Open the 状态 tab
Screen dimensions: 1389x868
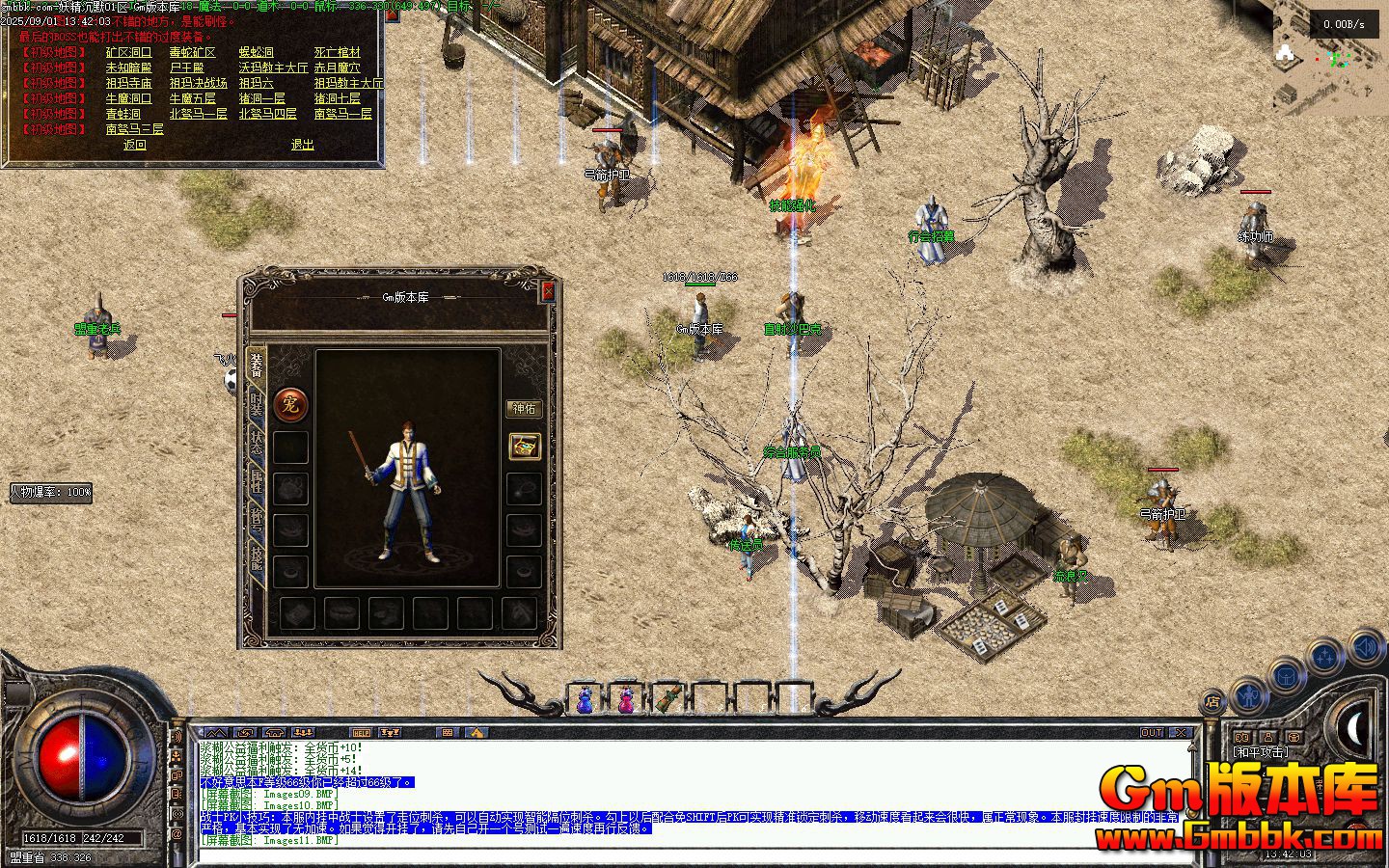[256, 443]
